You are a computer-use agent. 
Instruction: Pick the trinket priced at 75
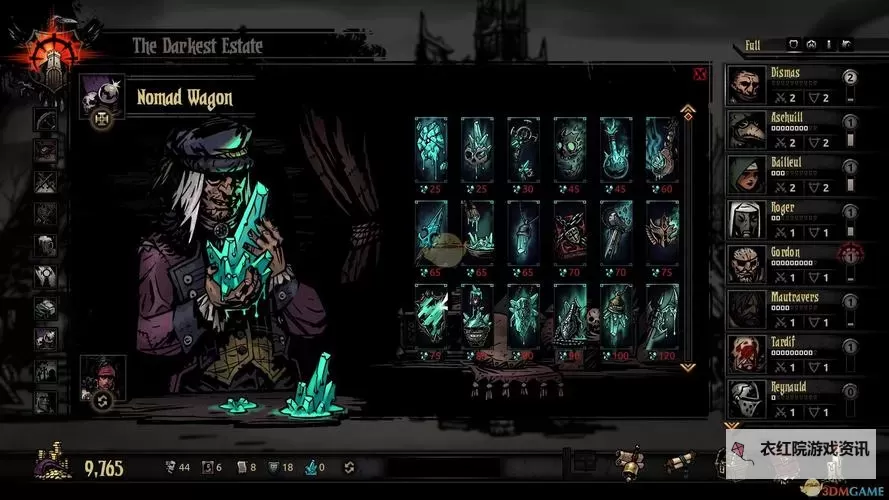click(662, 232)
